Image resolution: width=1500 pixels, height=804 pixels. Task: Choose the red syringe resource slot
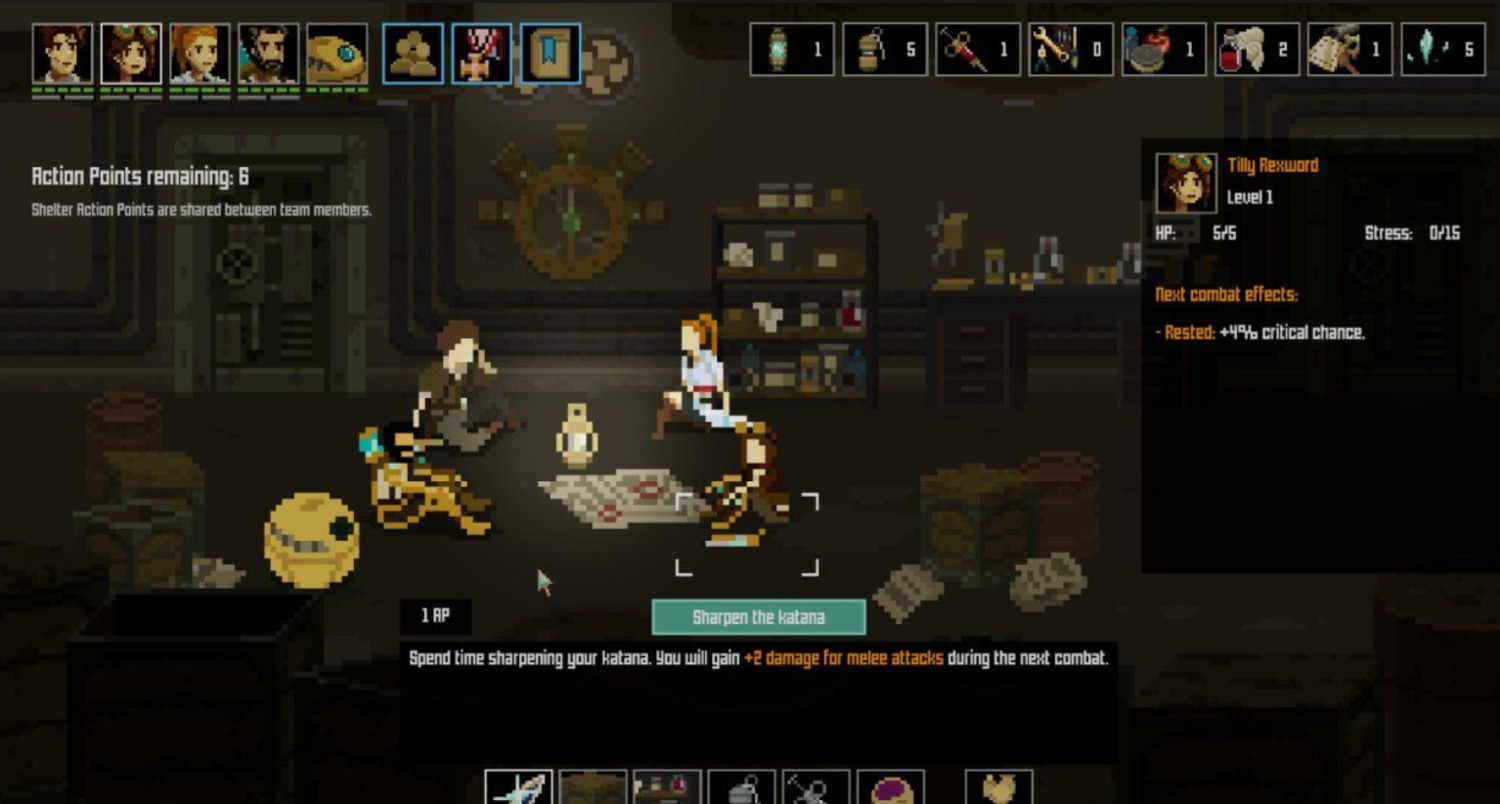(x=978, y=50)
